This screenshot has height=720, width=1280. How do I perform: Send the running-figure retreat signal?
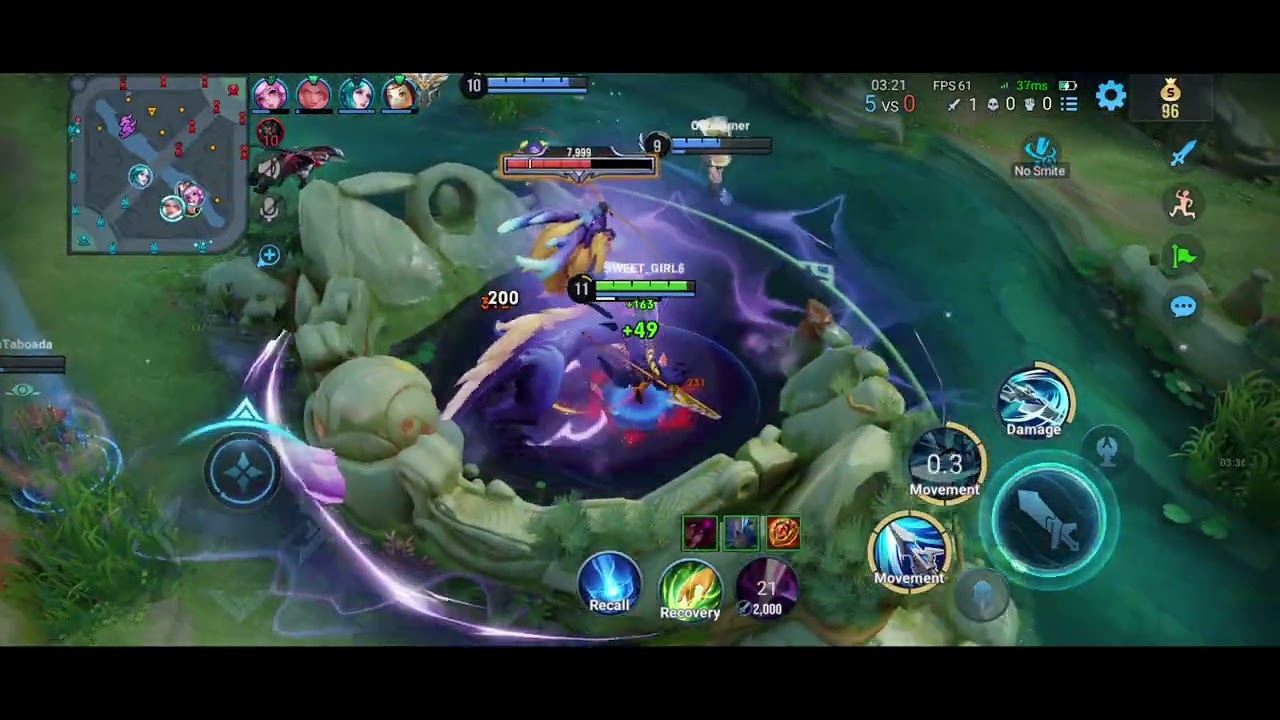point(1183,205)
